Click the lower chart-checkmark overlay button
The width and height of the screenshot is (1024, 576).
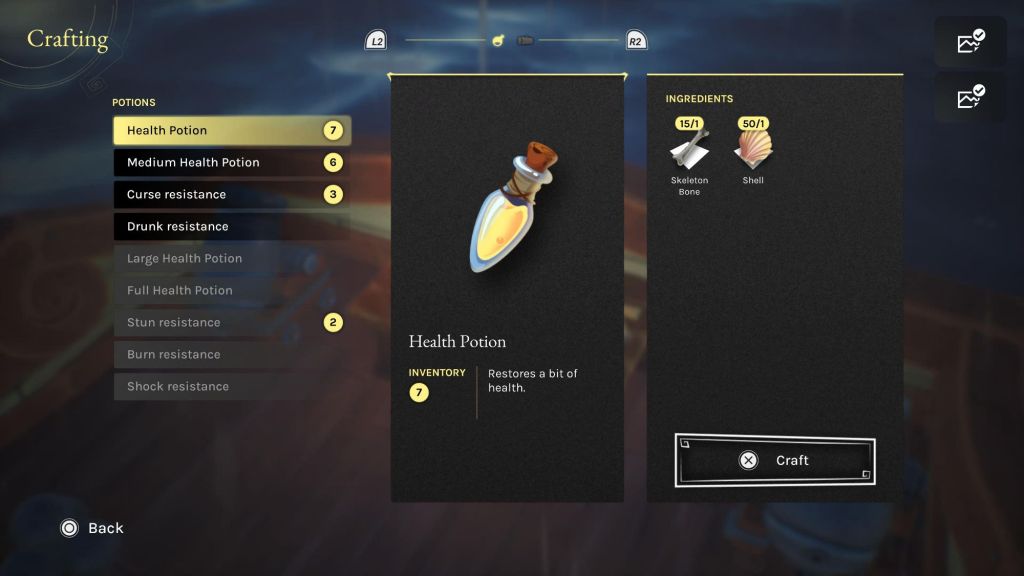(x=970, y=97)
